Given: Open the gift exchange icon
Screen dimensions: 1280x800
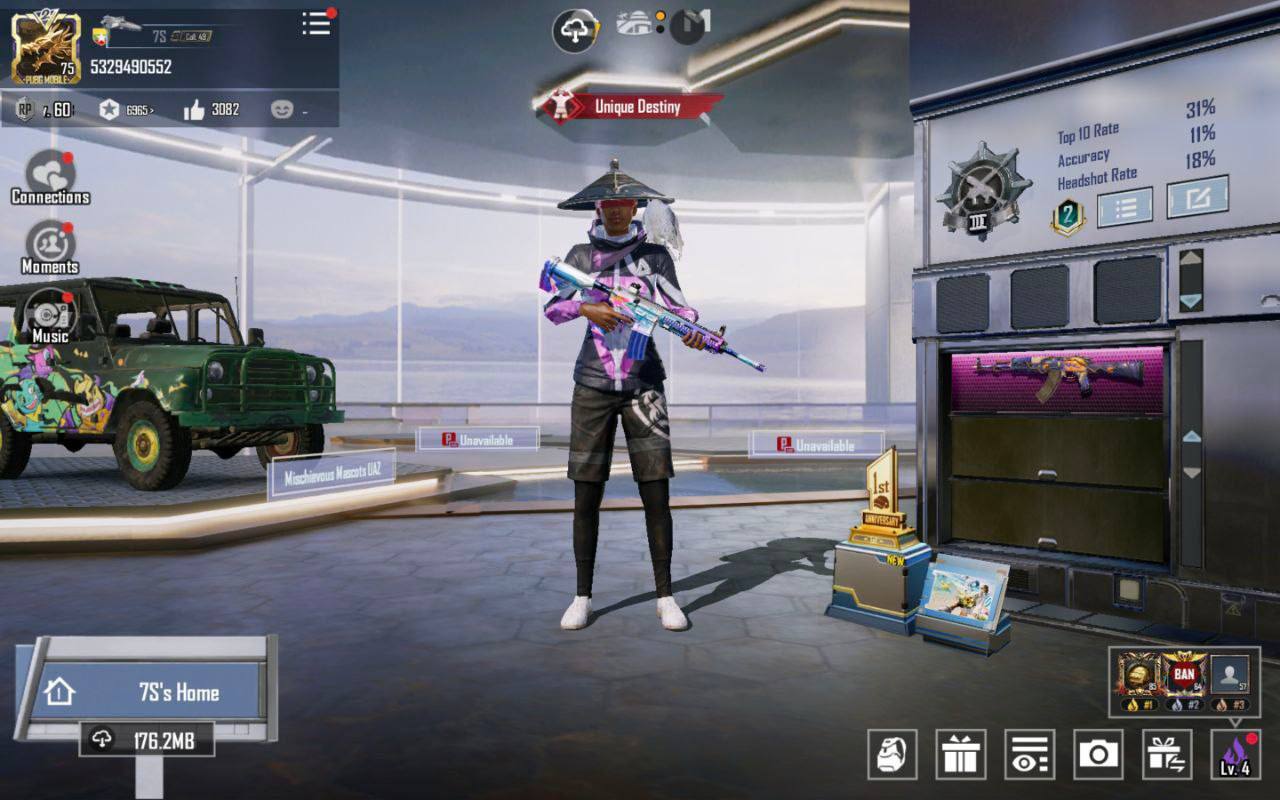Looking at the screenshot, I should coord(1166,754).
